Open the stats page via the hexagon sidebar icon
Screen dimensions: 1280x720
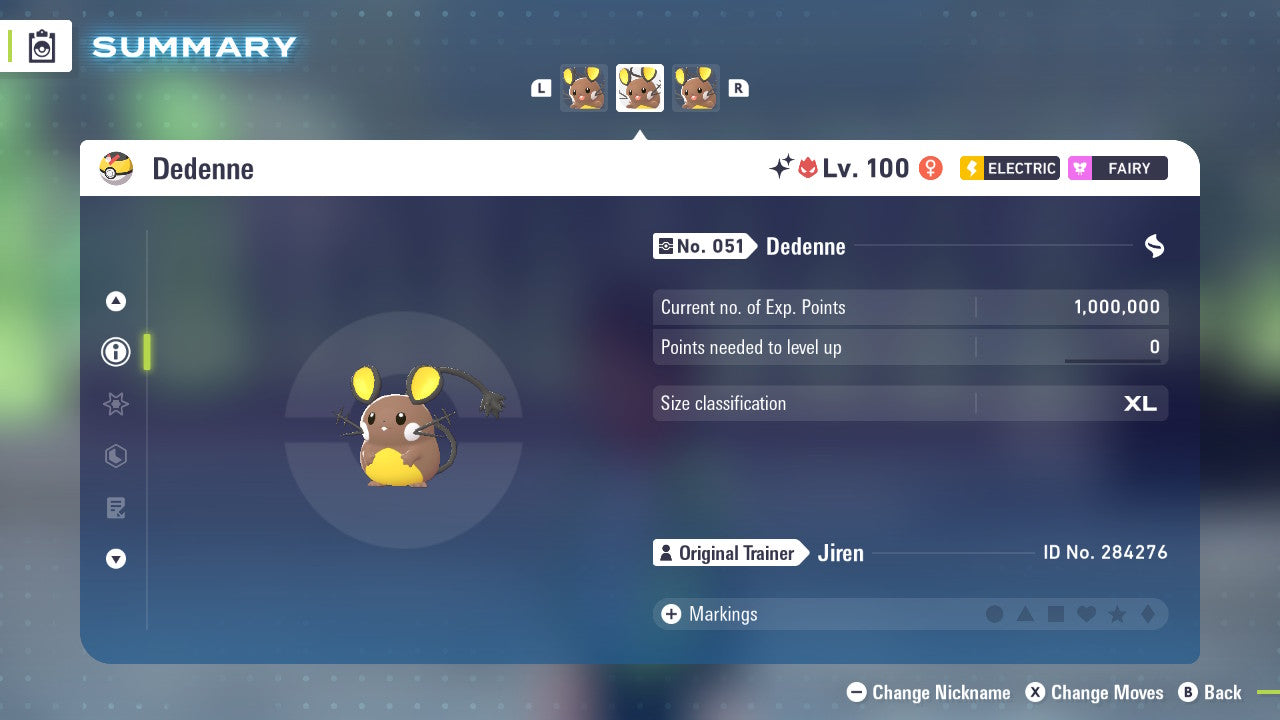point(115,456)
